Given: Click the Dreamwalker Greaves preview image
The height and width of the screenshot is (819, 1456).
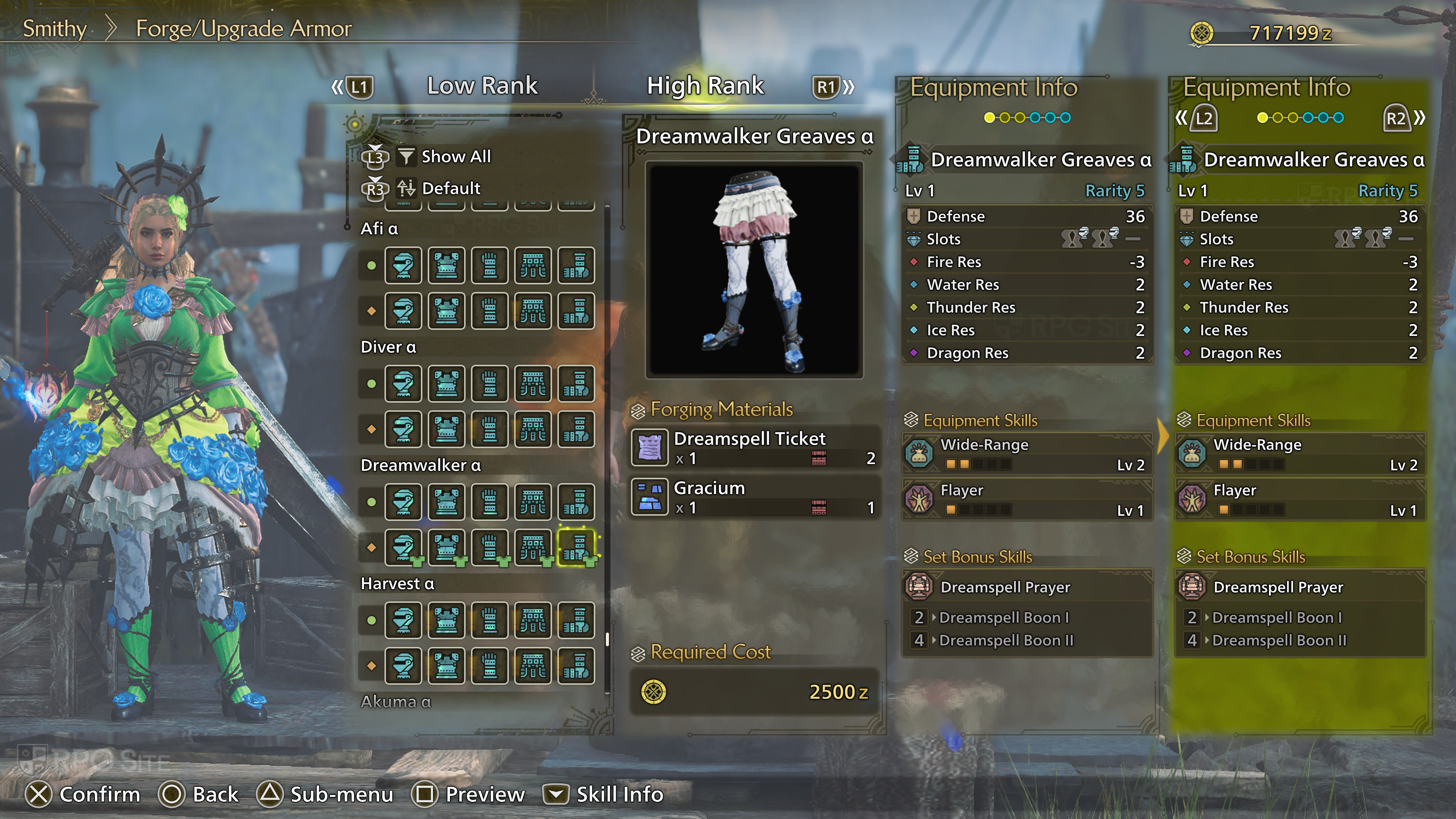Looking at the screenshot, I should click(754, 270).
